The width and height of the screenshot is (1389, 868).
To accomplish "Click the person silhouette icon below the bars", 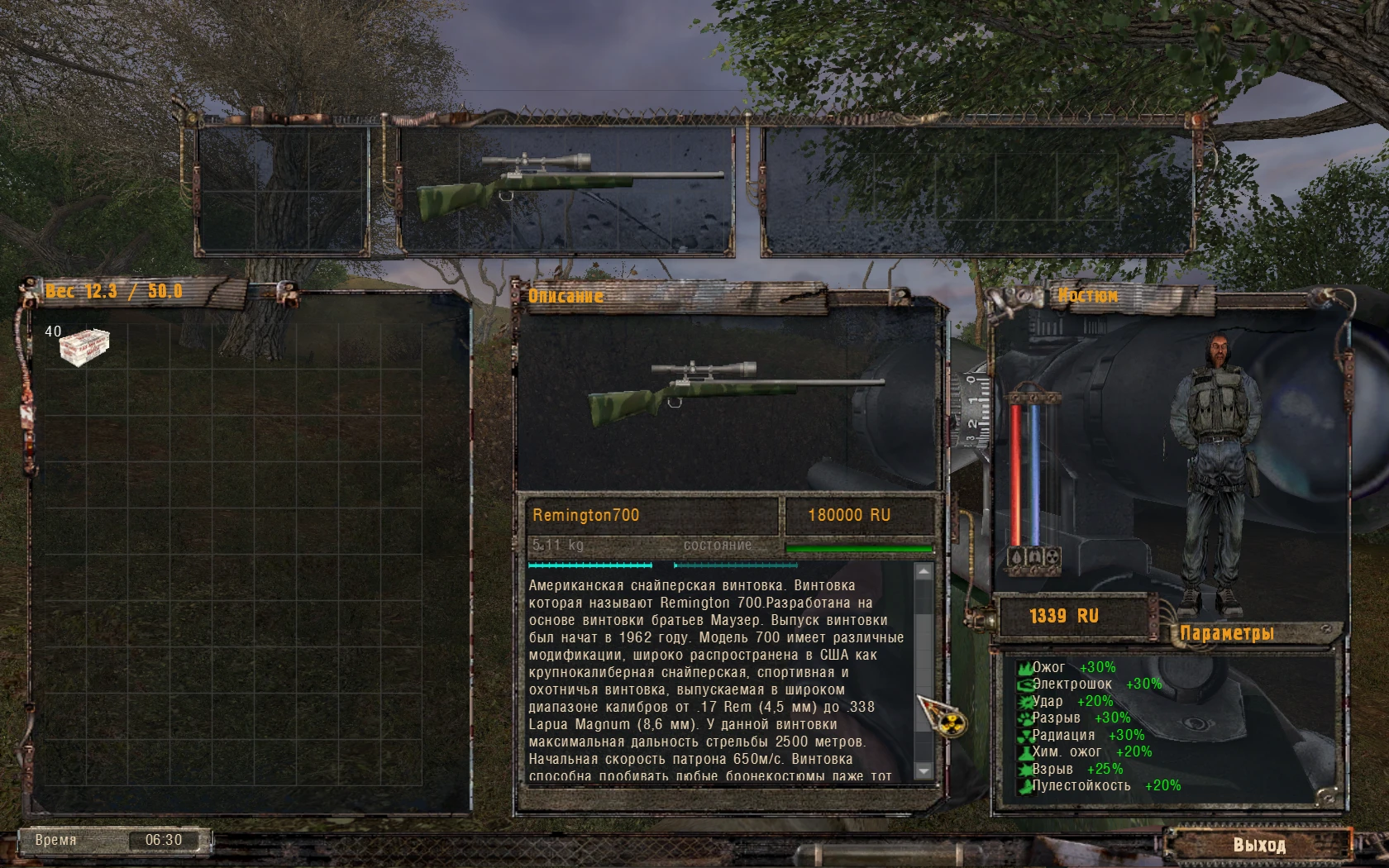I will point(1034,556).
